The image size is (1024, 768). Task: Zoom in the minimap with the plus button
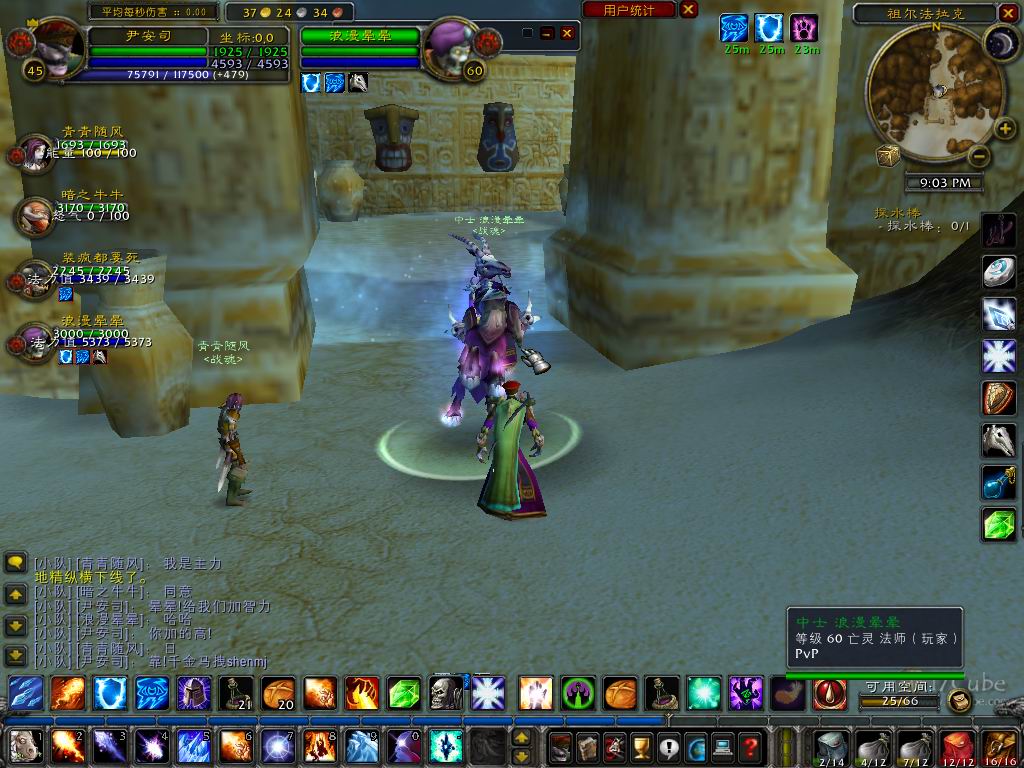click(1004, 128)
